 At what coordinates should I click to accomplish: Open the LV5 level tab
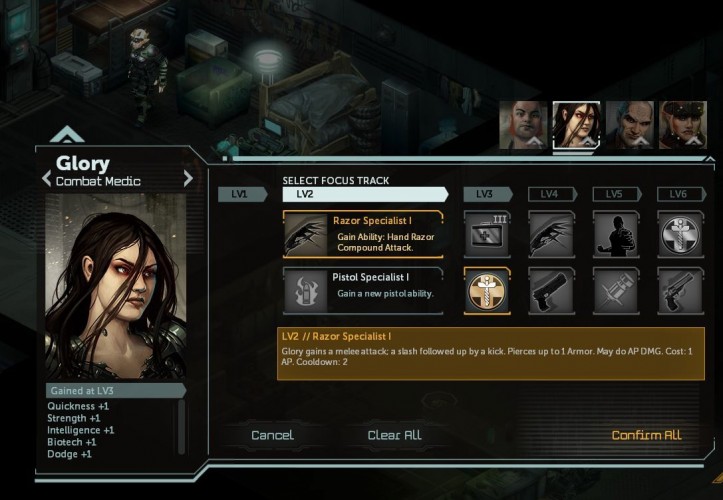pyautogui.click(x=615, y=194)
